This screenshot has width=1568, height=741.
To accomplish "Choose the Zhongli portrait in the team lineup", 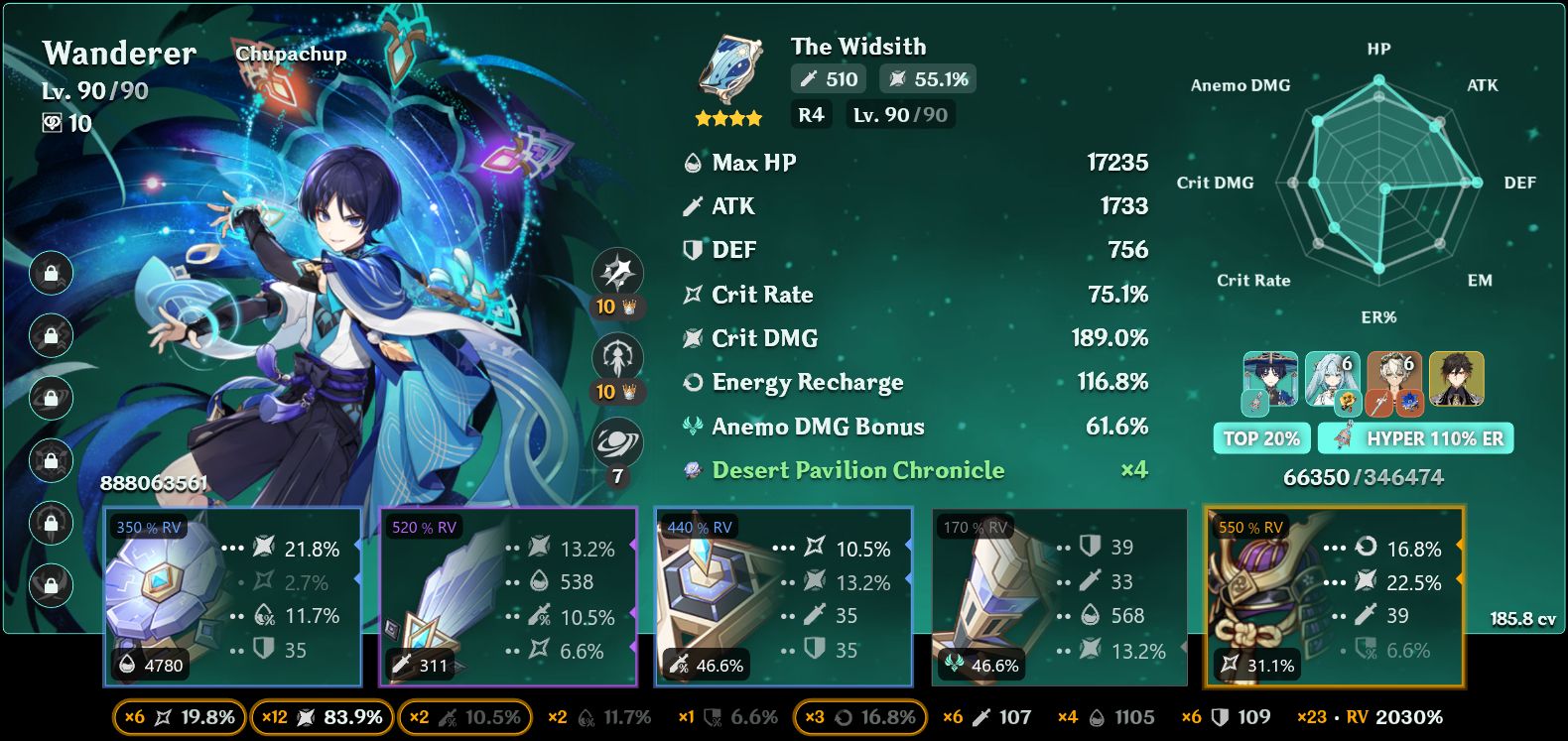I will pyautogui.click(x=1456, y=379).
